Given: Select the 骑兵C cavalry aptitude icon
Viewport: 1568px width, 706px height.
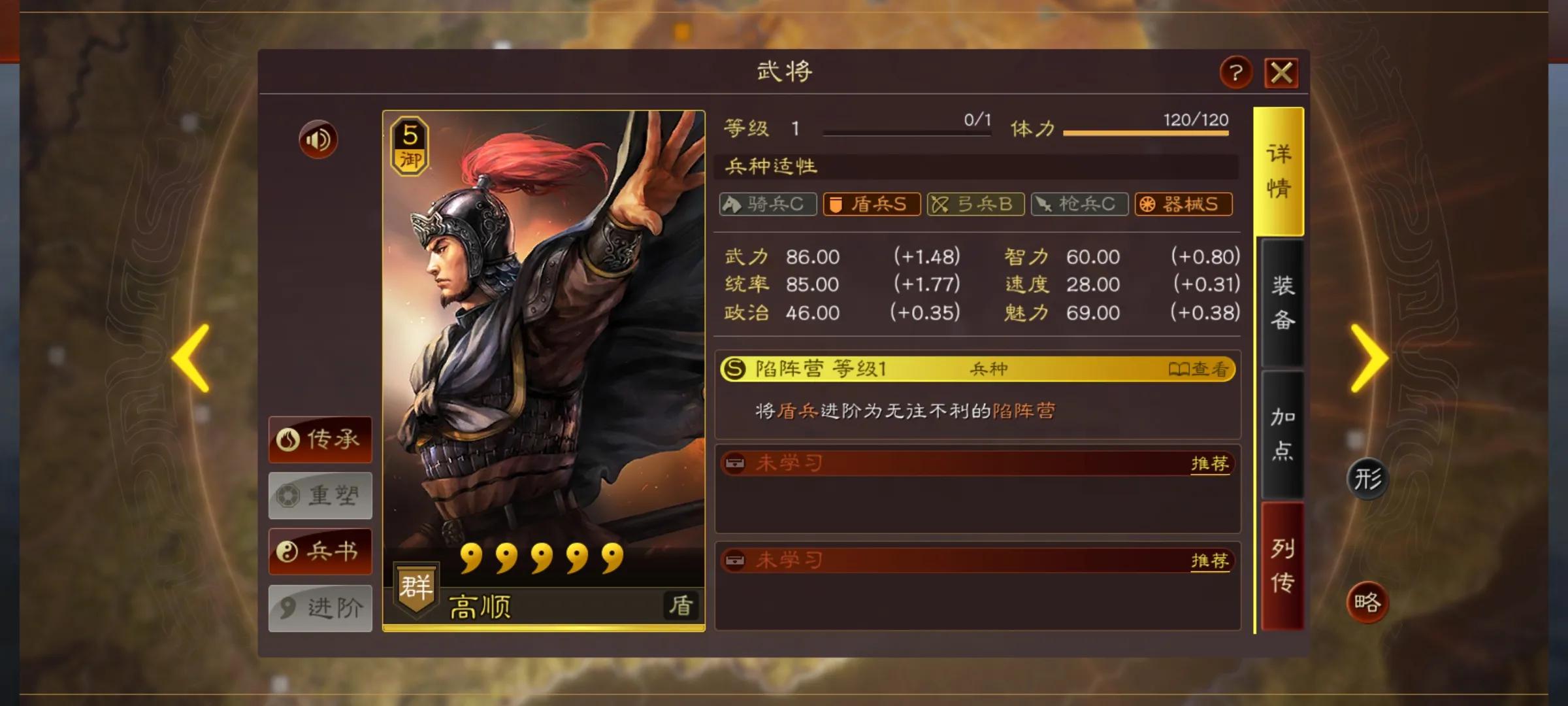Looking at the screenshot, I should 767,204.
